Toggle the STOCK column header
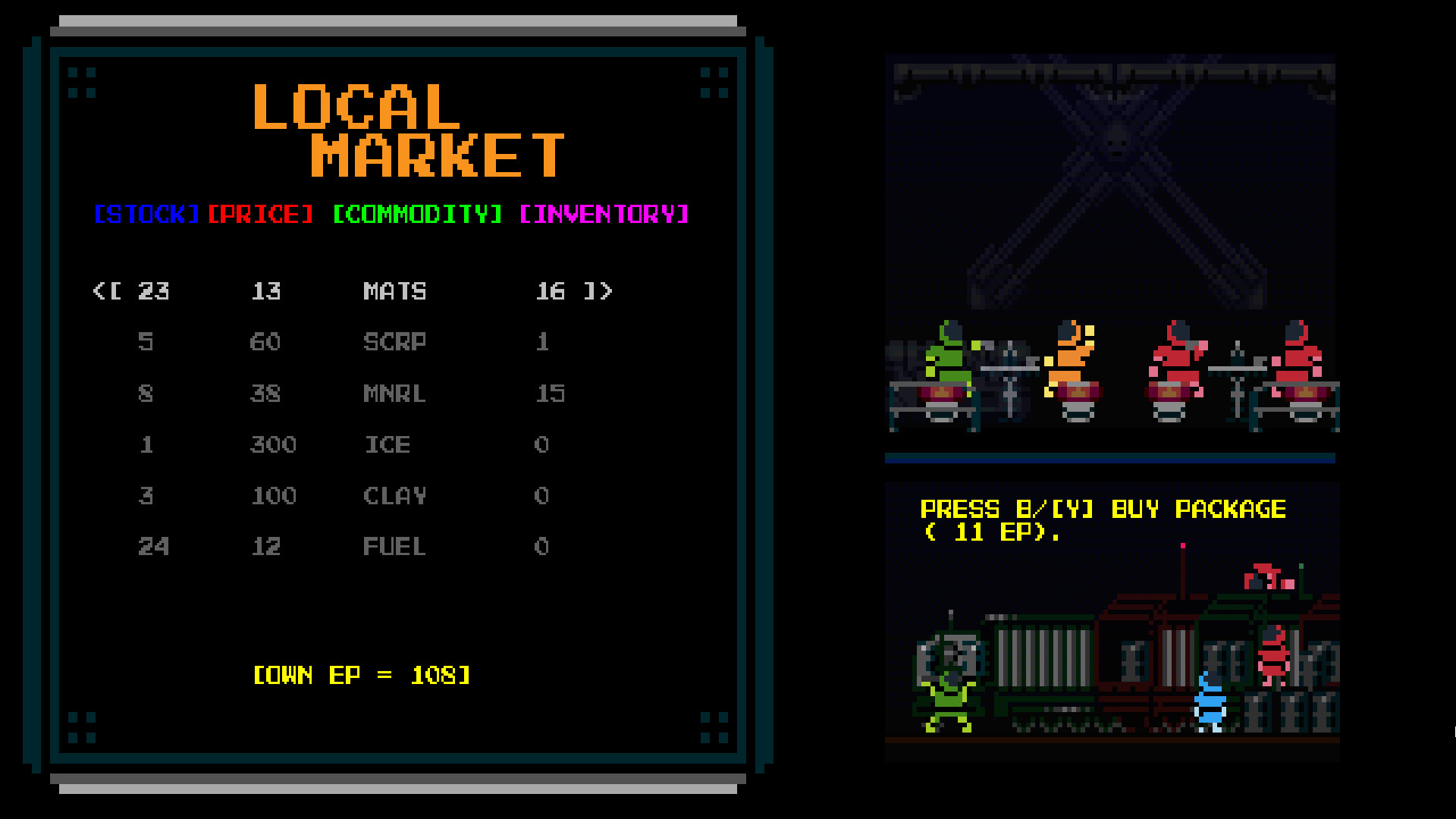 (146, 215)
